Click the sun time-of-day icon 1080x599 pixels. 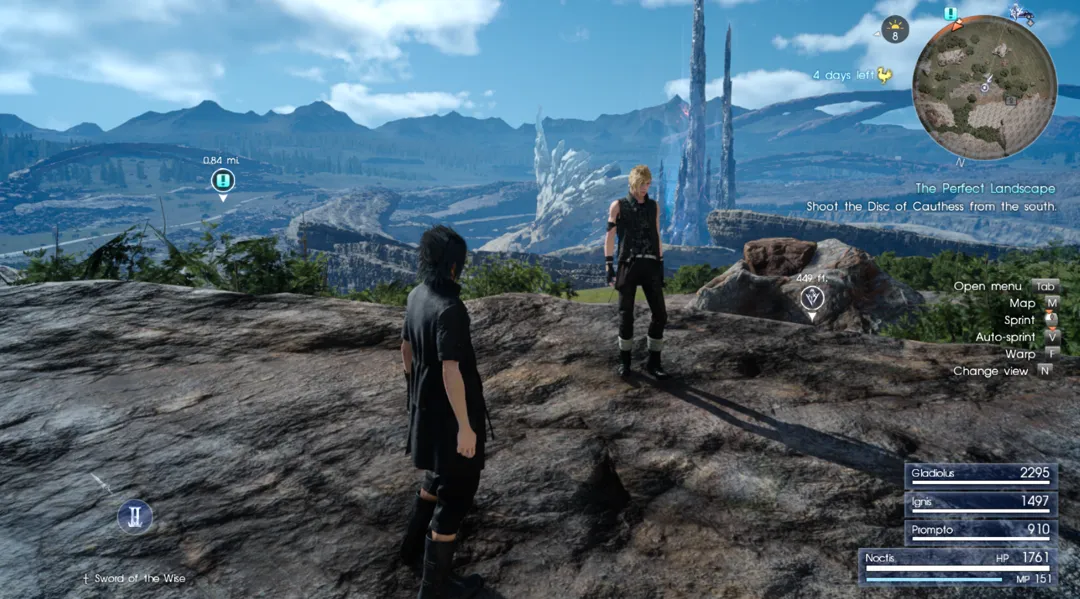coord(895,30)
